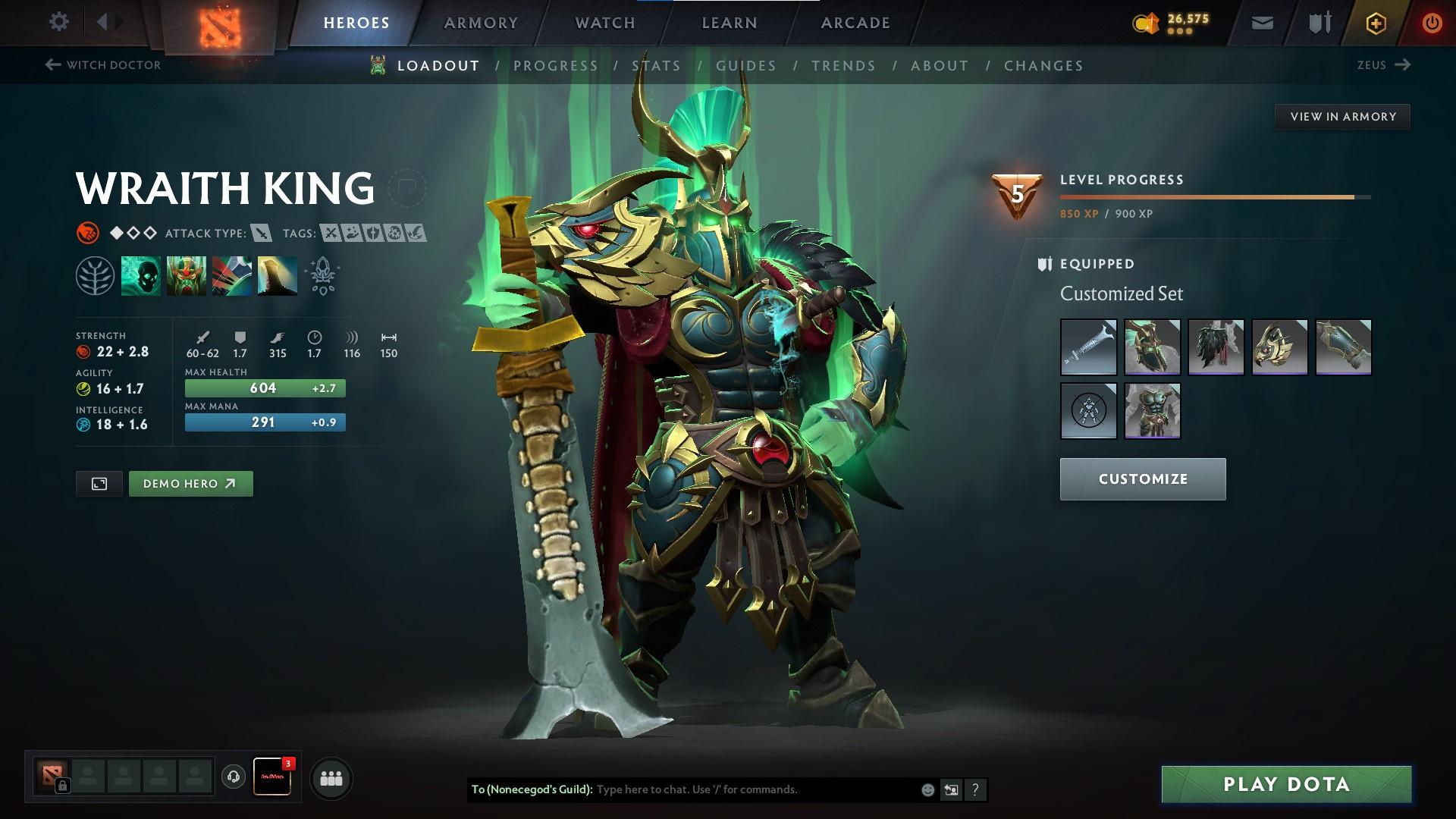Open the settings gear icon

(x=59, y=22)
